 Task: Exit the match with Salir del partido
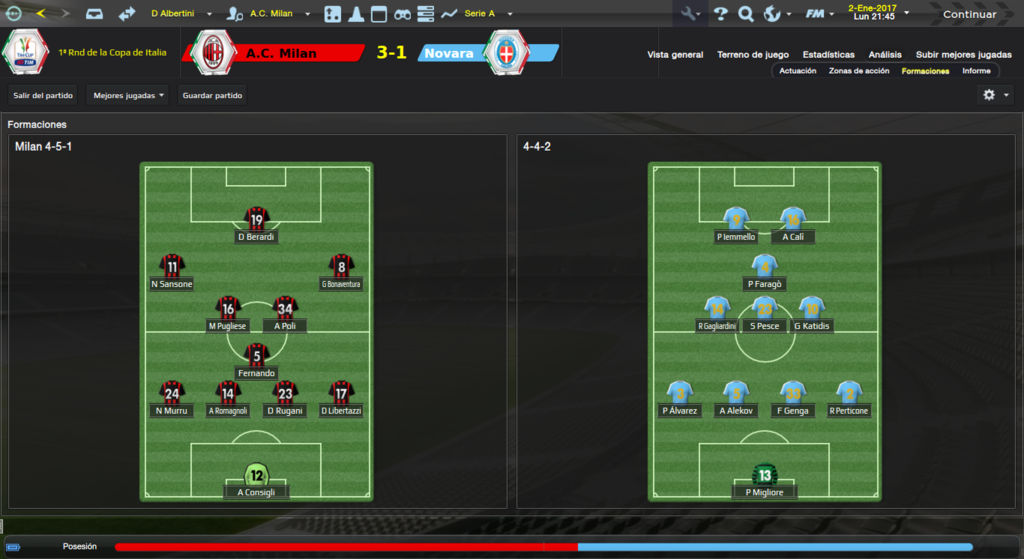40,95
